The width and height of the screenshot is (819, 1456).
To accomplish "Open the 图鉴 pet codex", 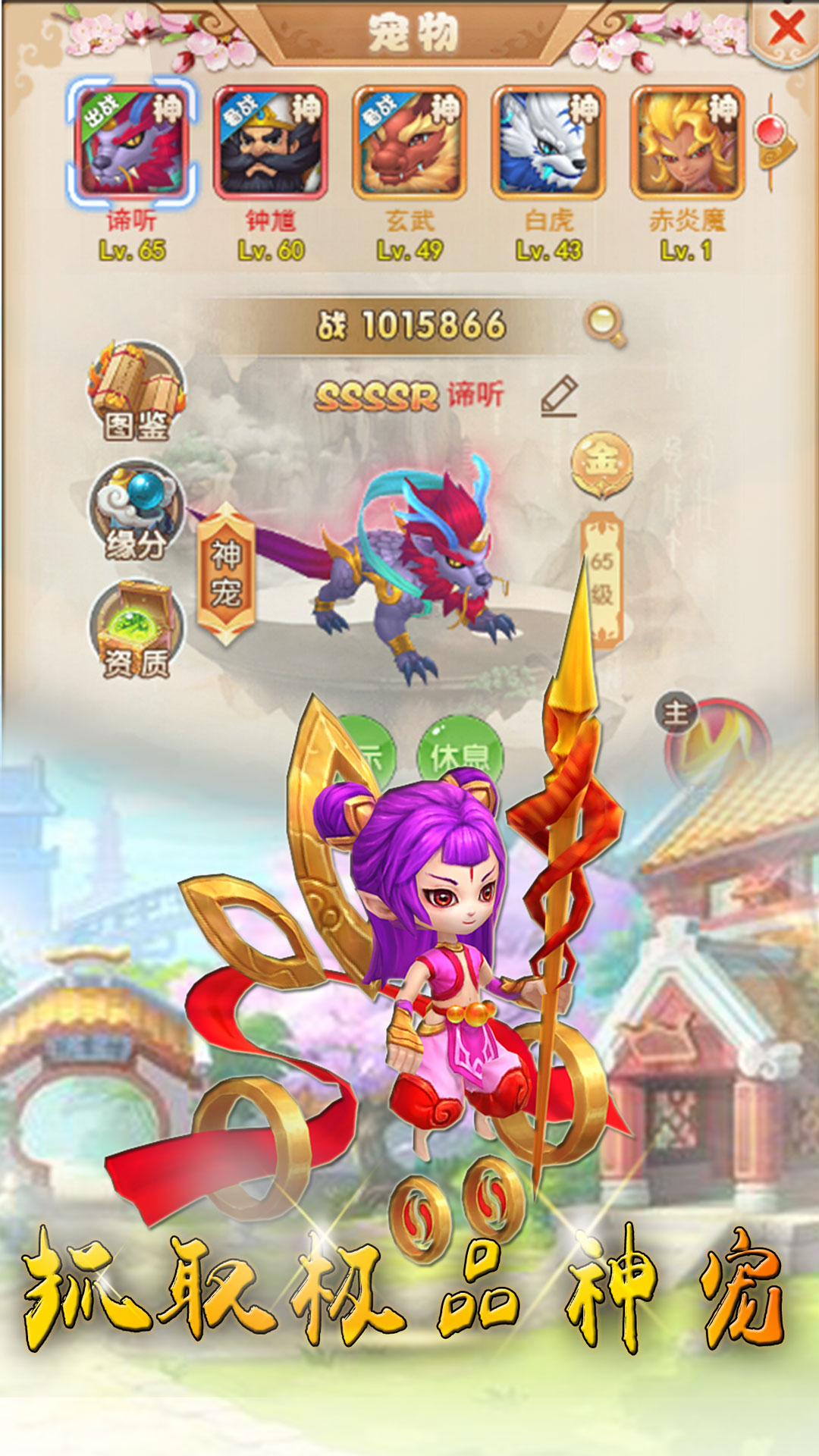I will (136, 392).
